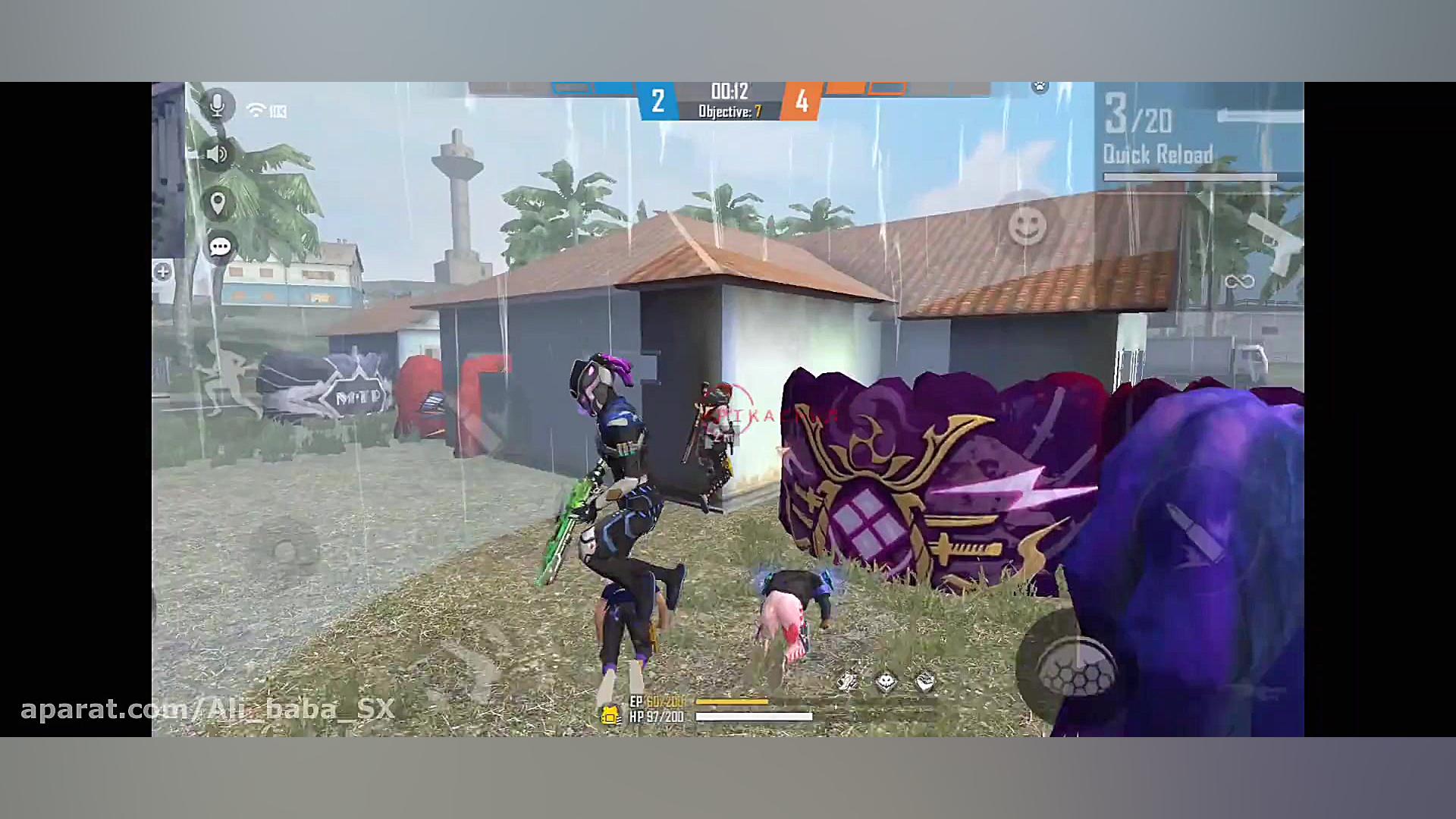Tap the HP 97/200 health bar
The height and width of the screenshot is (819, 1456).
point(755,715)
